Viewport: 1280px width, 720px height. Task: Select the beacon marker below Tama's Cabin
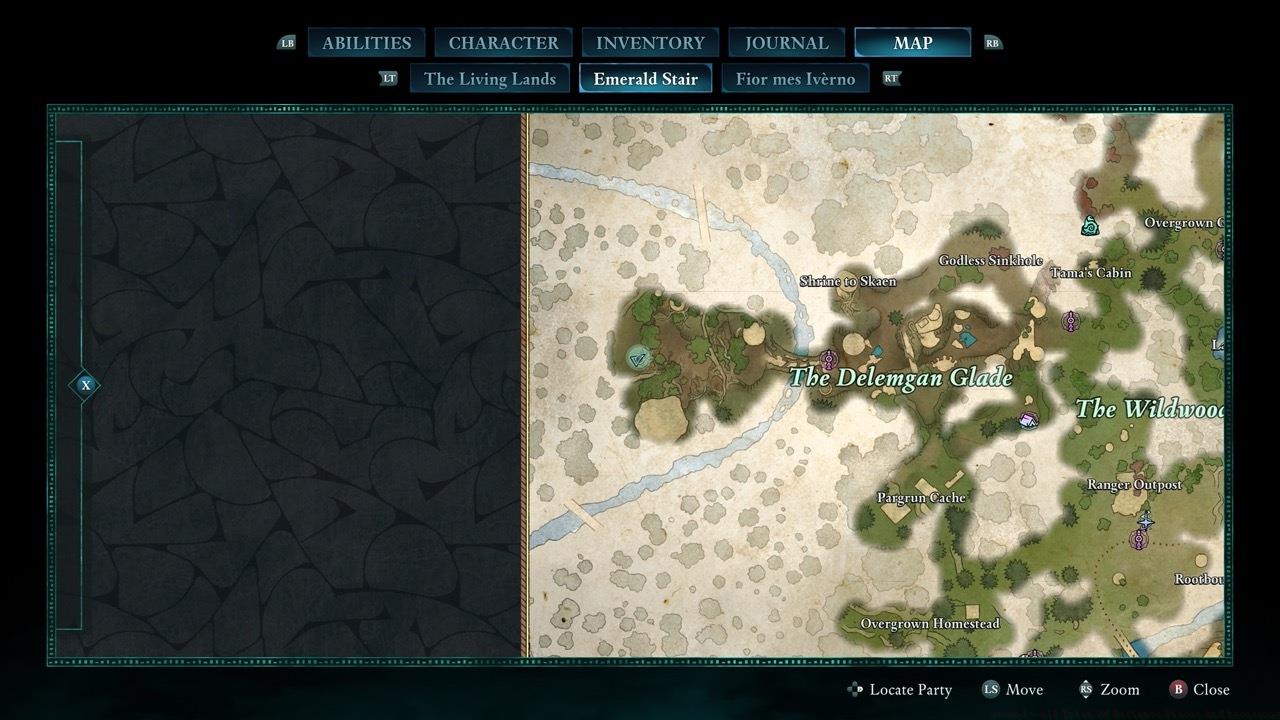pos(1071,321)
